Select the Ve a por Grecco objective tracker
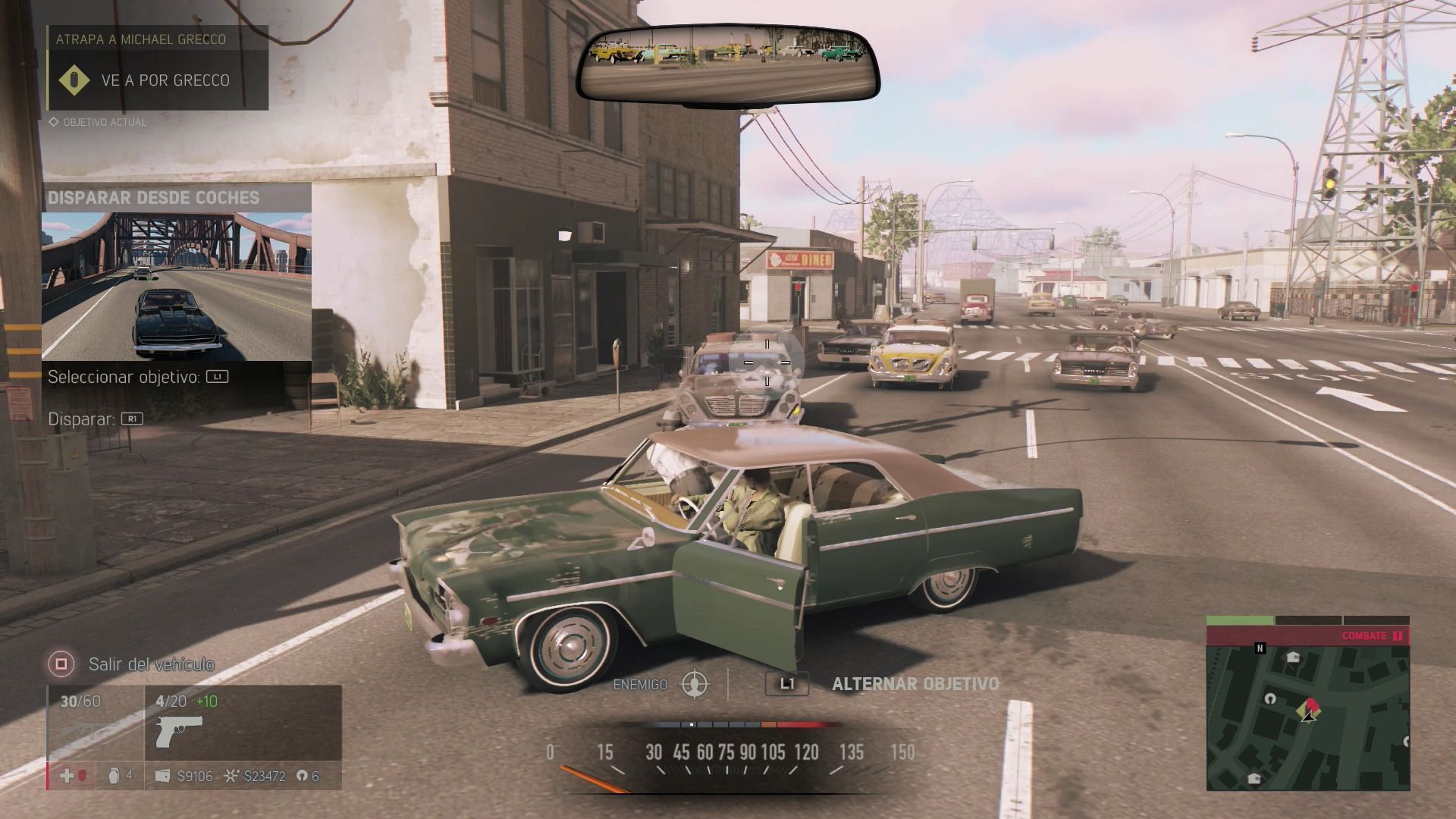This screenshot has width=1456, height=819. pyautogui.click(x=158, y=80)
